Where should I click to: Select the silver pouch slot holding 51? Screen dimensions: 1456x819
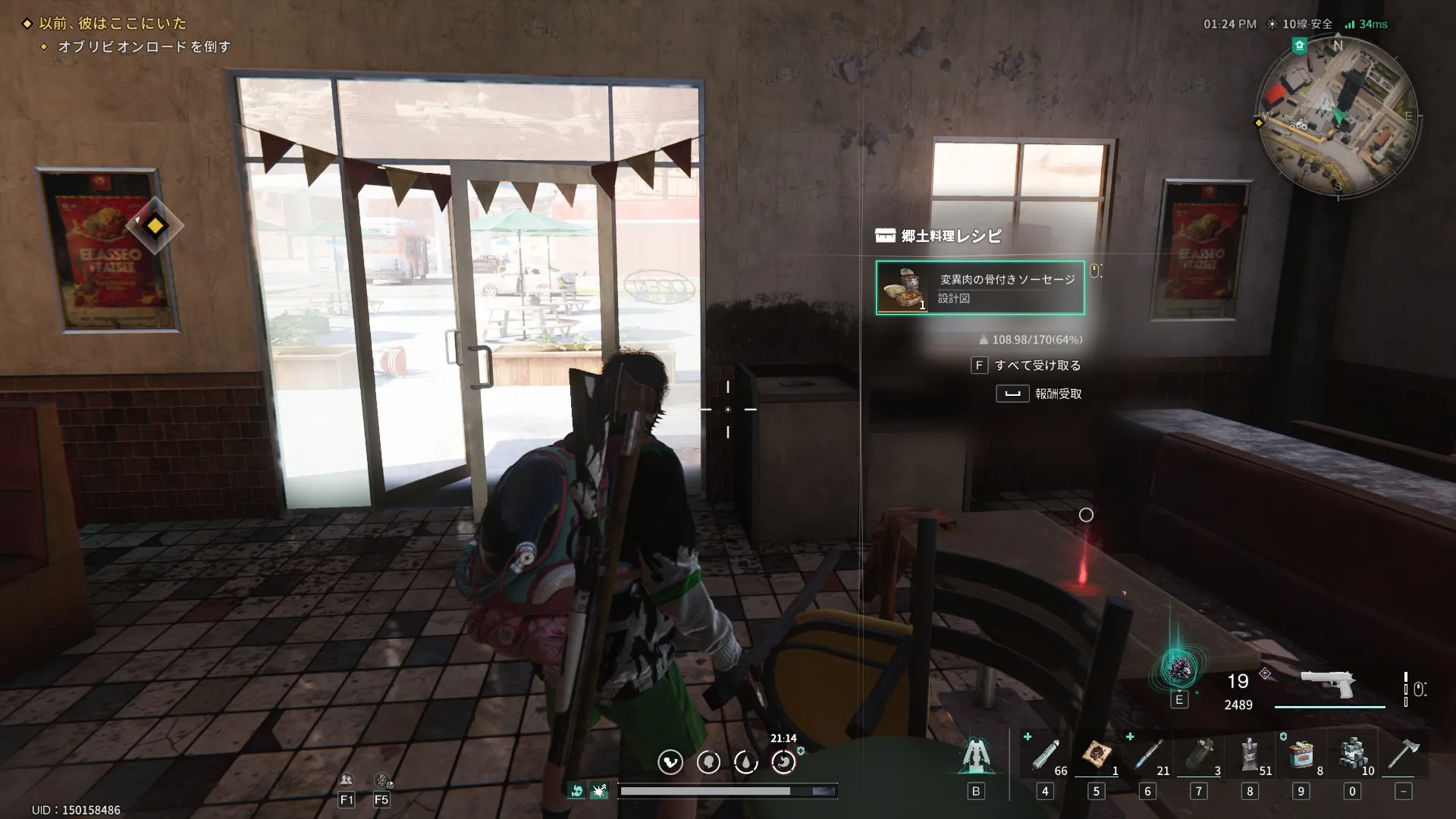tap(1250, 755)
